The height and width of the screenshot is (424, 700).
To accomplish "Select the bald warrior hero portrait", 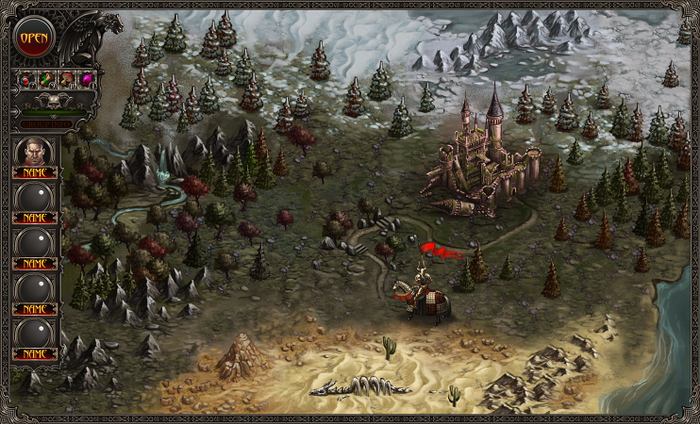I will point(35,153).
